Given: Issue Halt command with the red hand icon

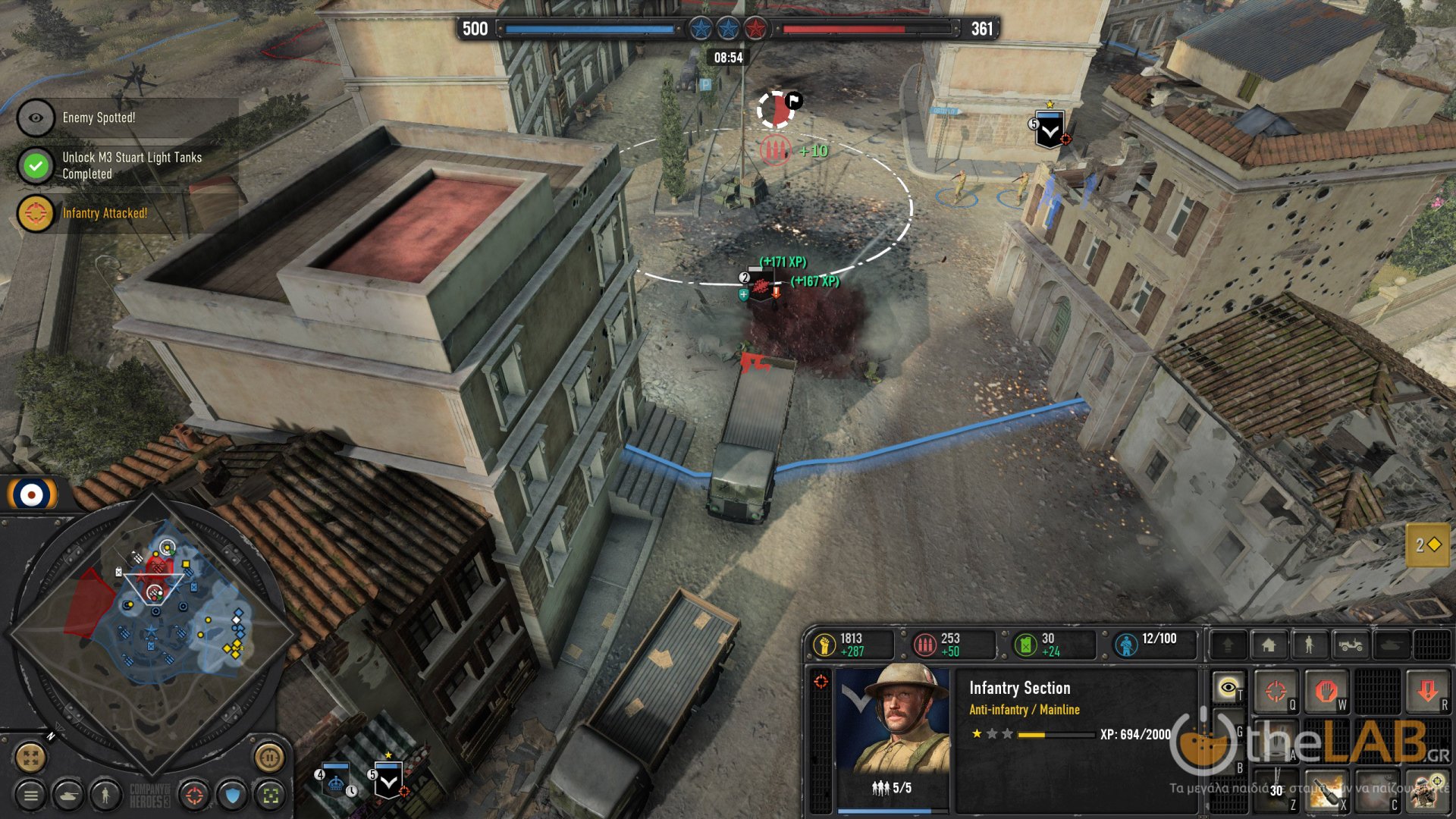Looking at the screenshot, I should click(x=1326, y=691).
